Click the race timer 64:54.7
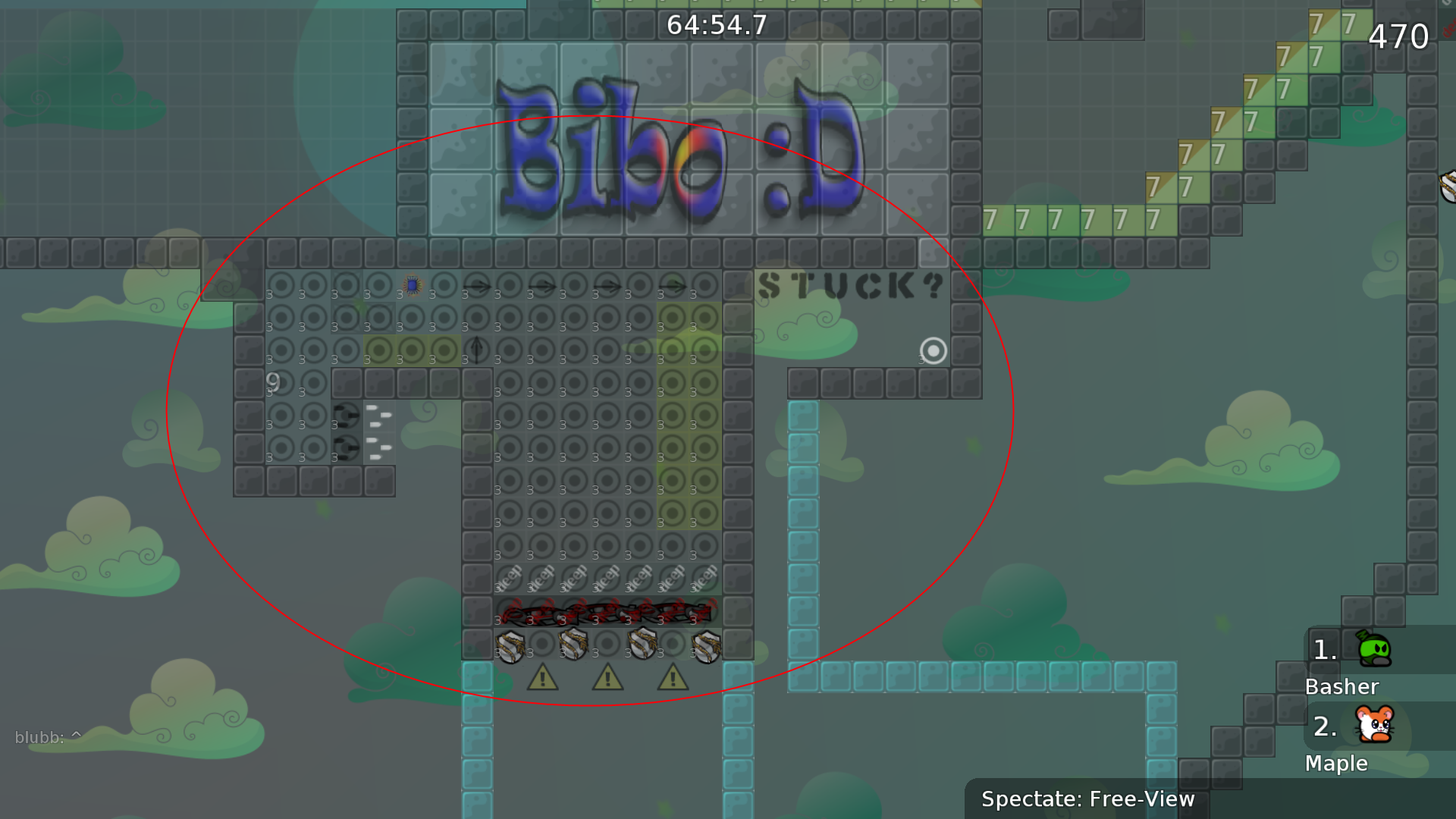This screenshot has width=1456, height=819. (x=716, y=24)
